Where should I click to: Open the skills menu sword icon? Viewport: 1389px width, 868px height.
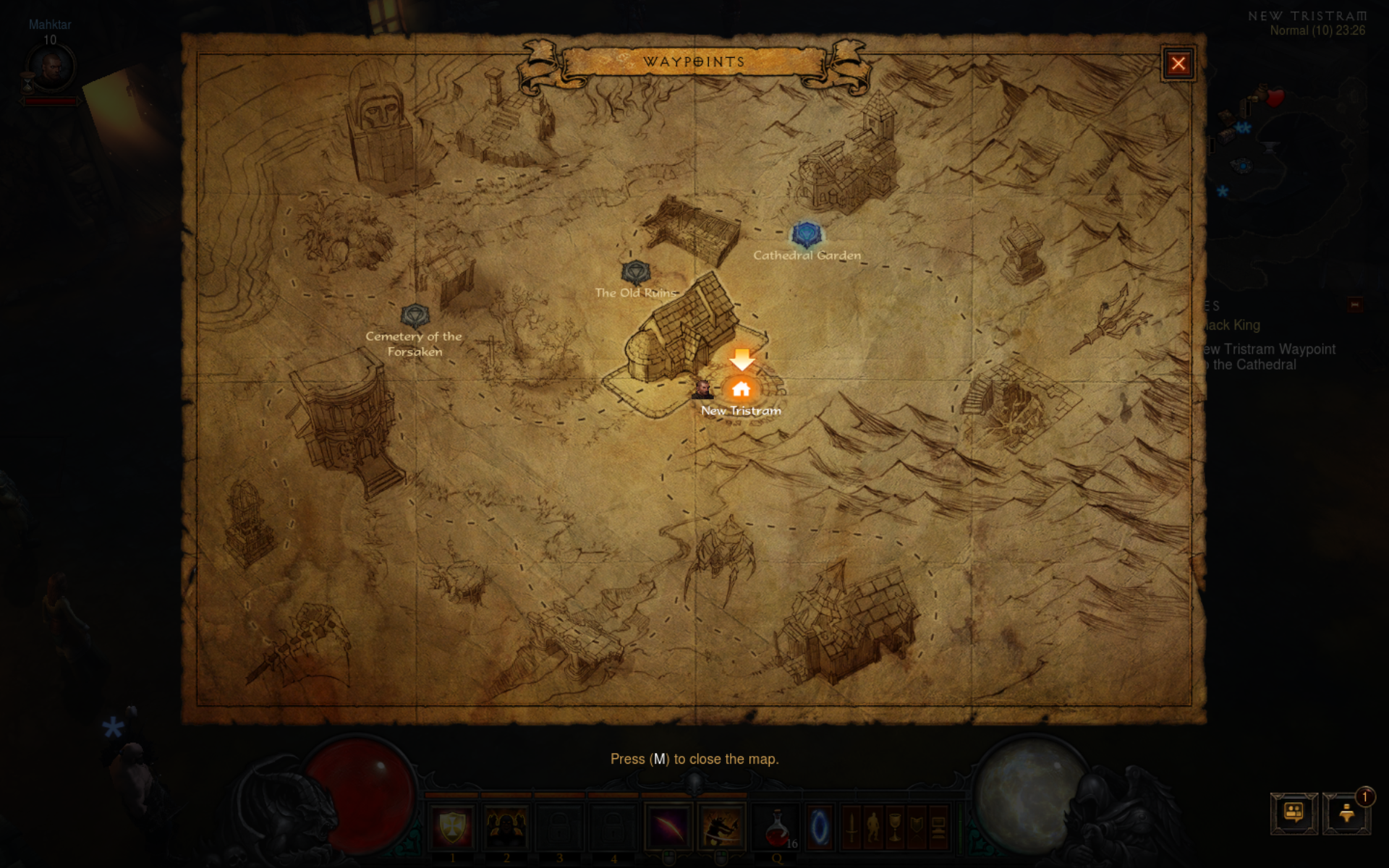click(852, 827)
